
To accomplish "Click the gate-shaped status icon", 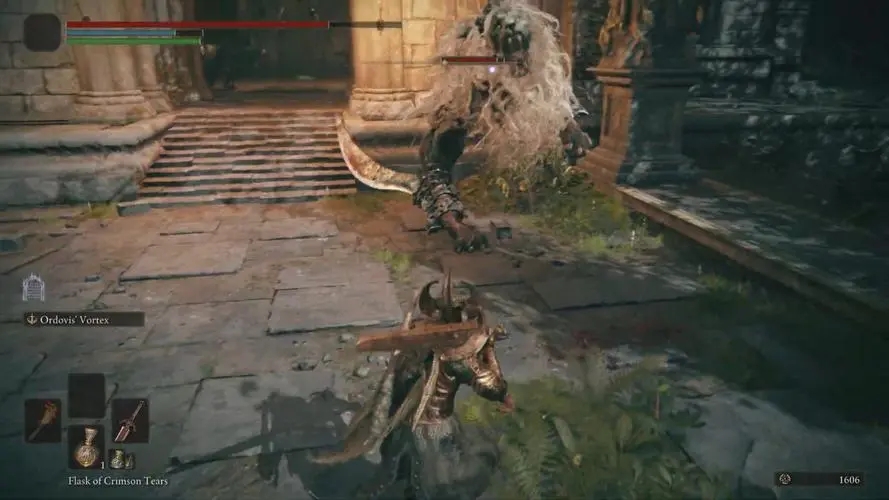I will pos(33,288).
